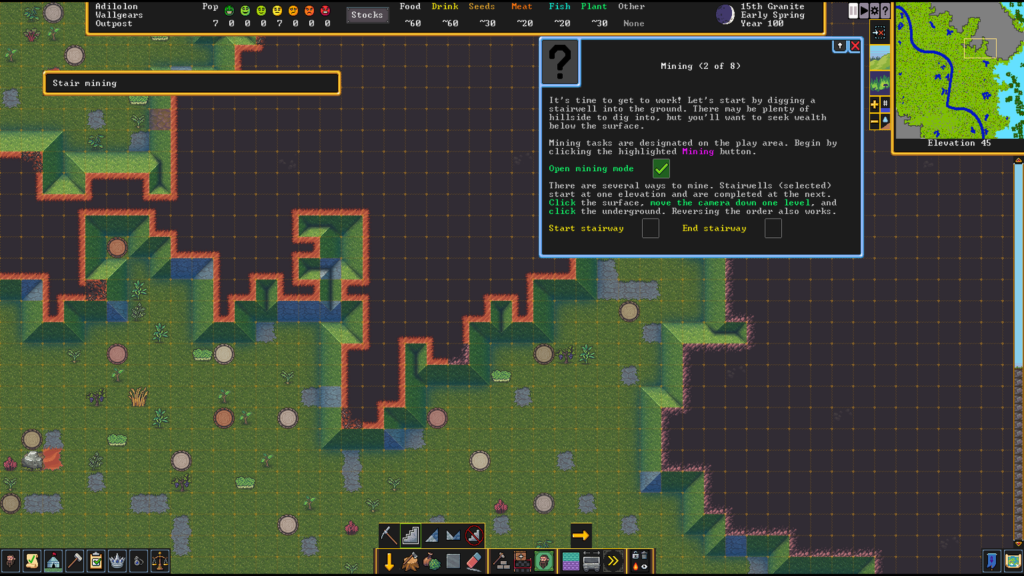Open the clipboard work orders screen
The image size is (1024, 576).
96,561
